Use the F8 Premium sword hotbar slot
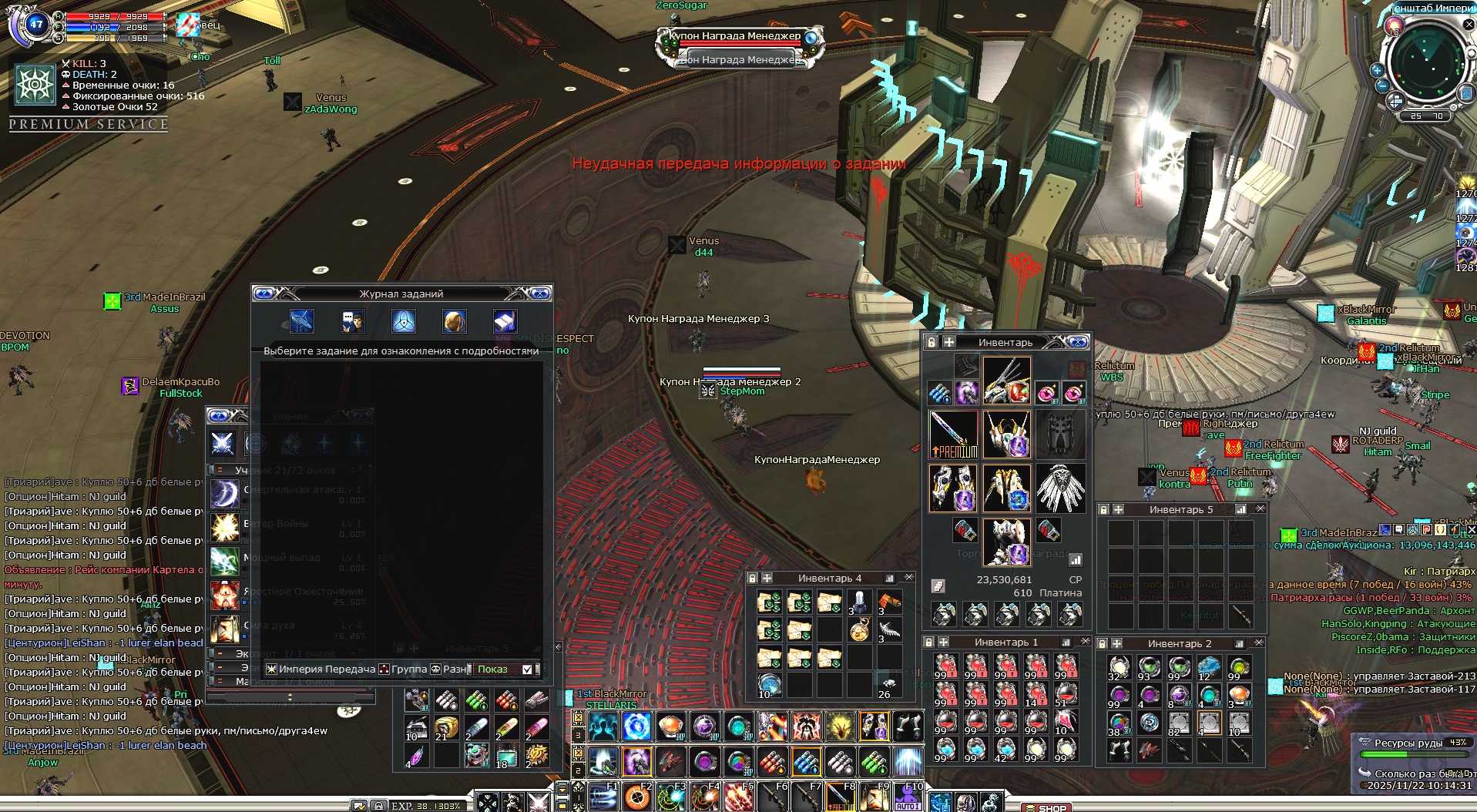Screen dimensions: 1477x812 tap(841, 797)
